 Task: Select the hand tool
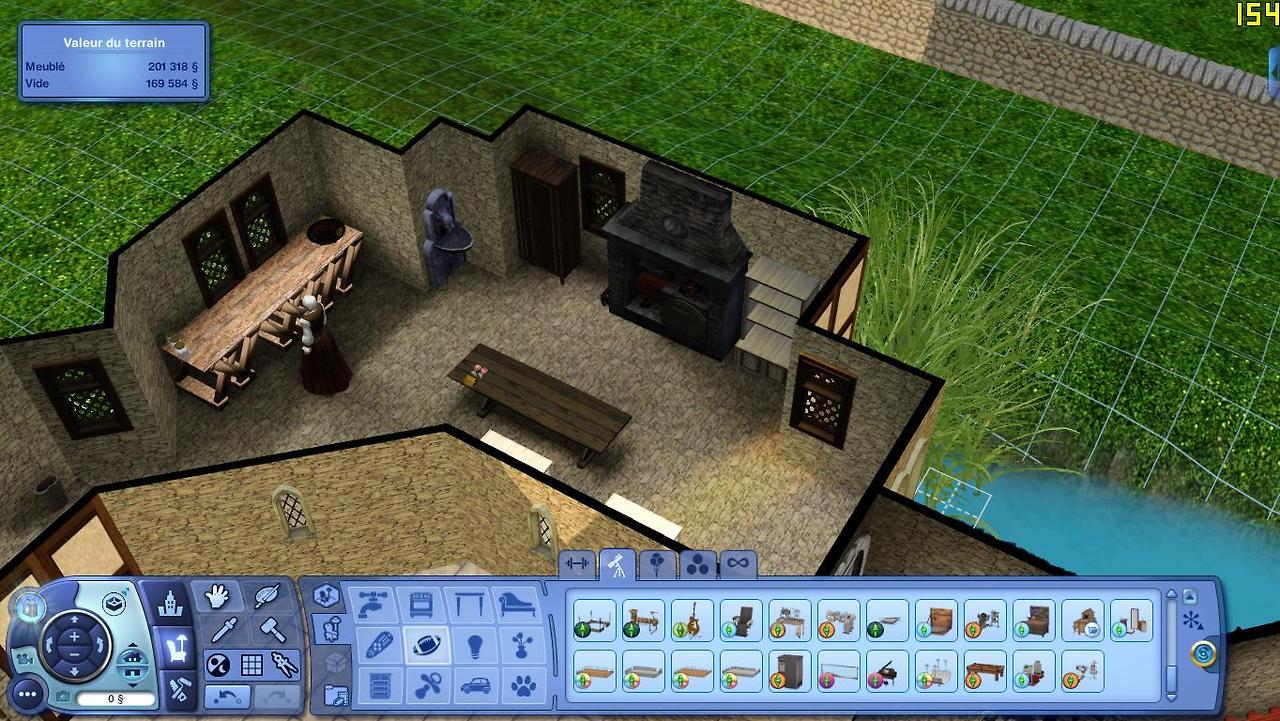pyautogui.click(x=216, y=598)
